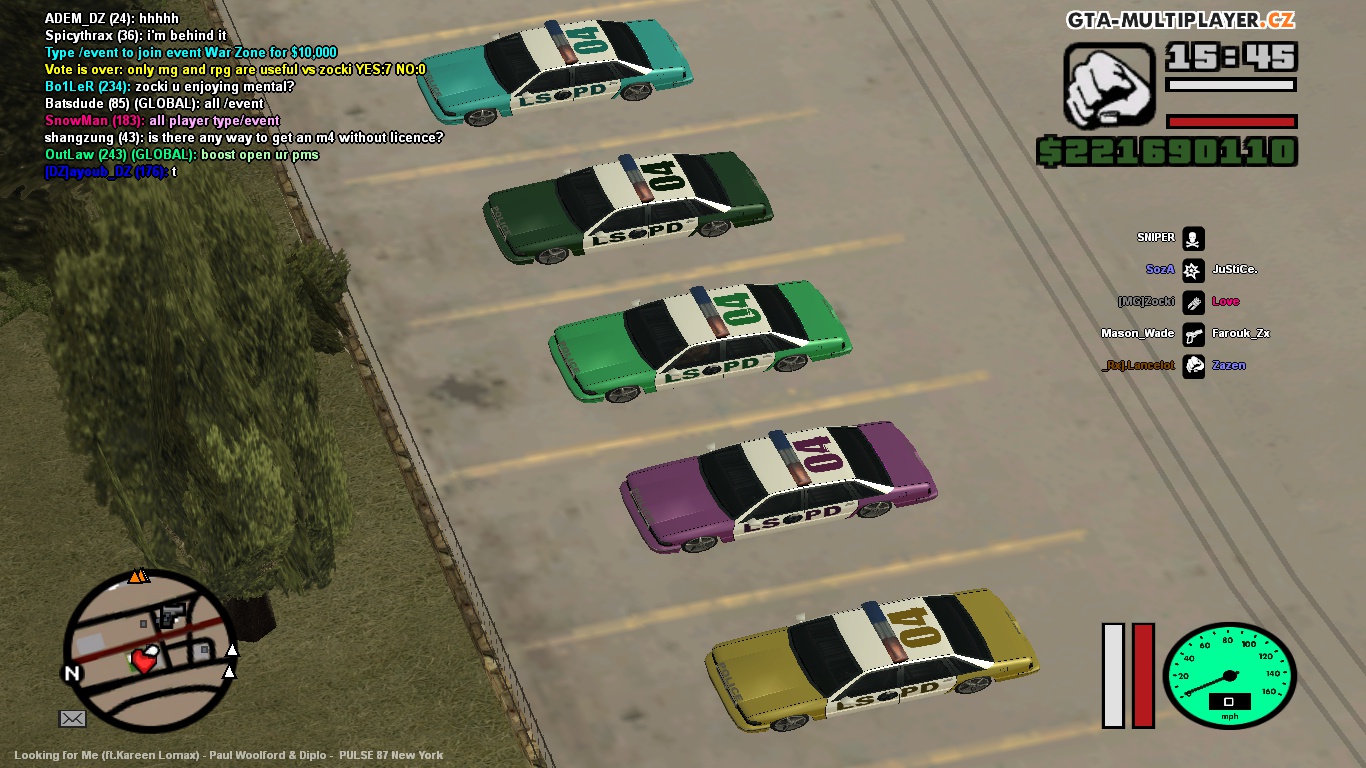1366x768 pixels.
Task: Select the fist icon beside Zazen
Action: pyautogui.click(x=1193, y=366)
